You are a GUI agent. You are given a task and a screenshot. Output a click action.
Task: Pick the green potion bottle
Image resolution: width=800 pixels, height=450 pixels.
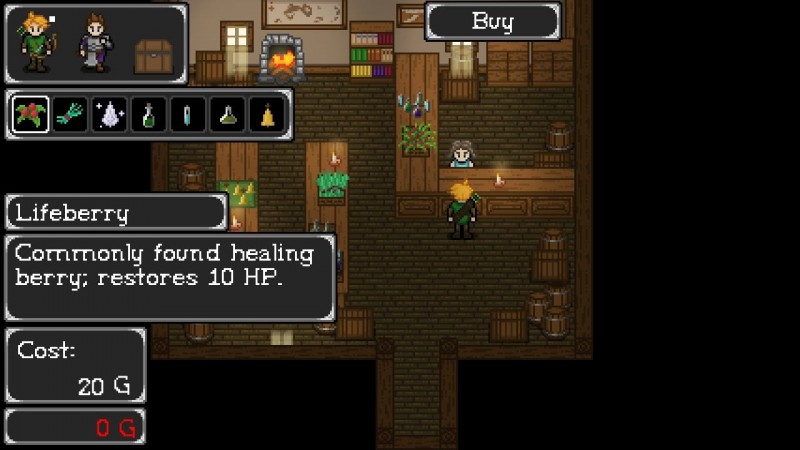coord(149,115)
